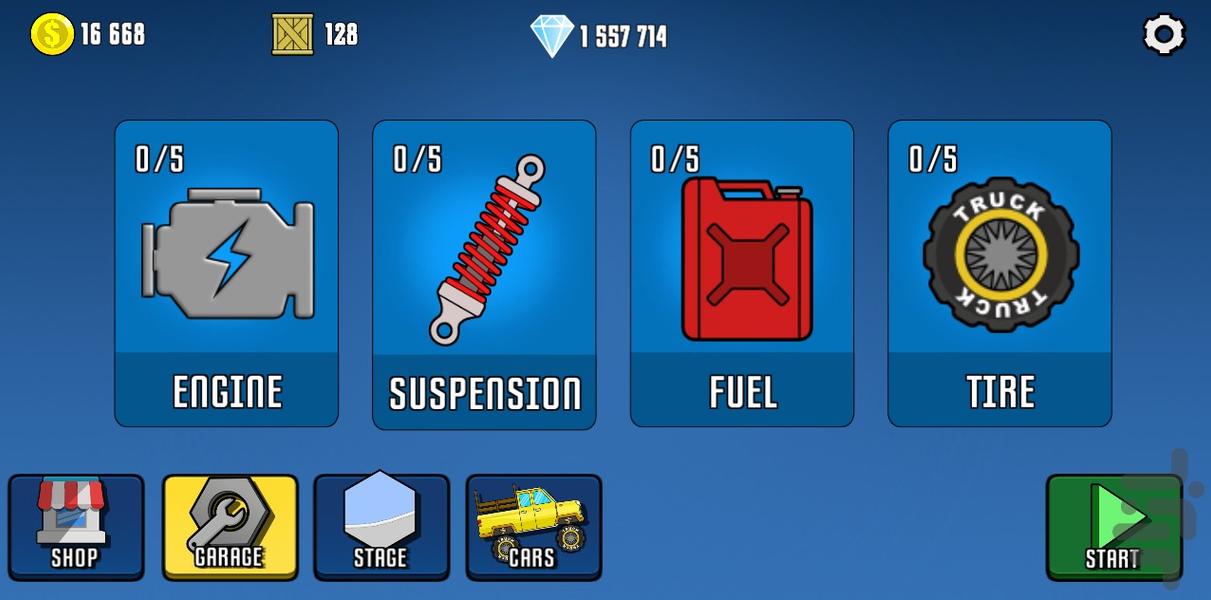Show the Cars selection
The width and height of the screenshot is (1211, 600).
tap(533, 527)
